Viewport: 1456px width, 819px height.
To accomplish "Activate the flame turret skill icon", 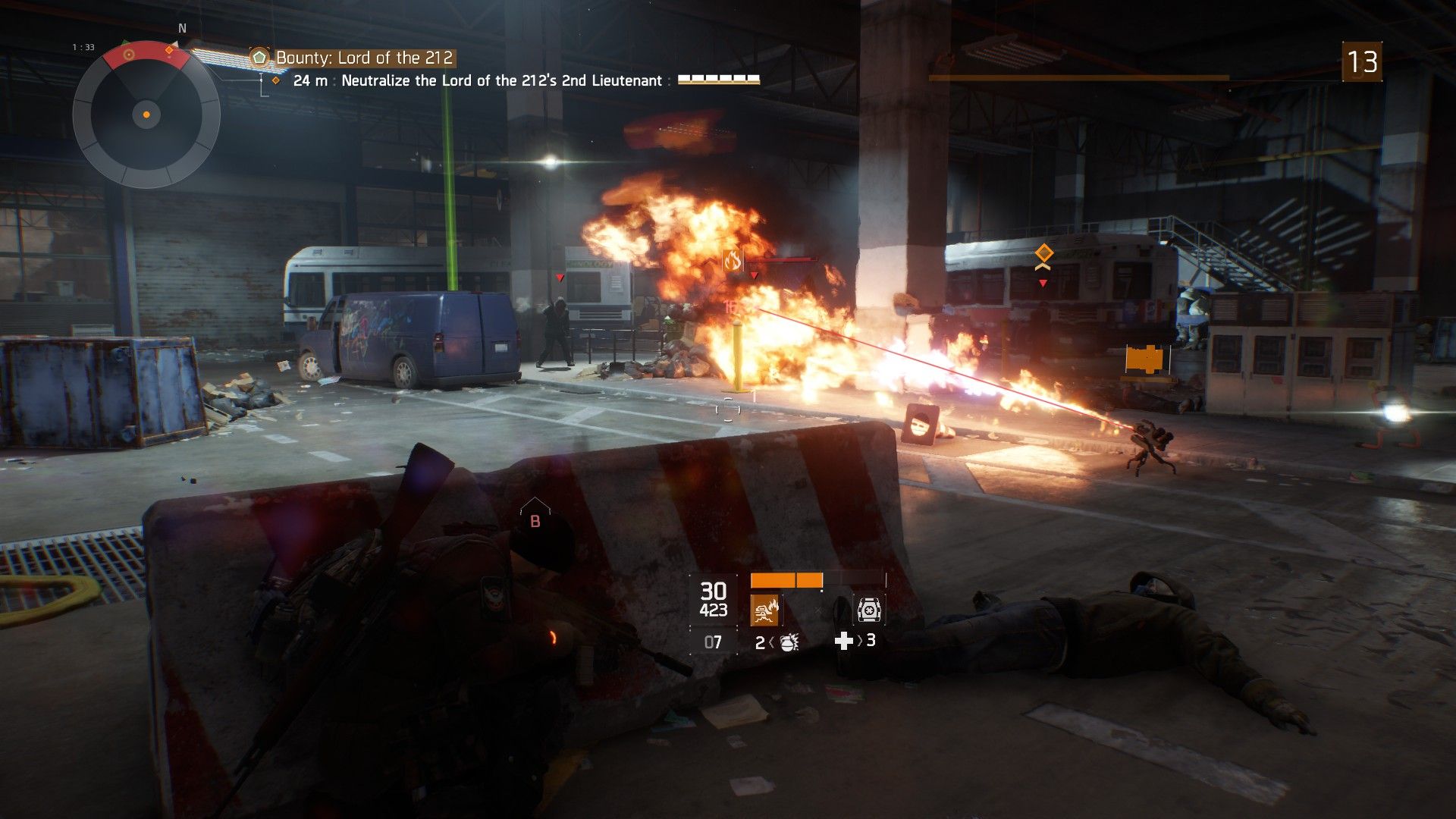I will point(764,610).
